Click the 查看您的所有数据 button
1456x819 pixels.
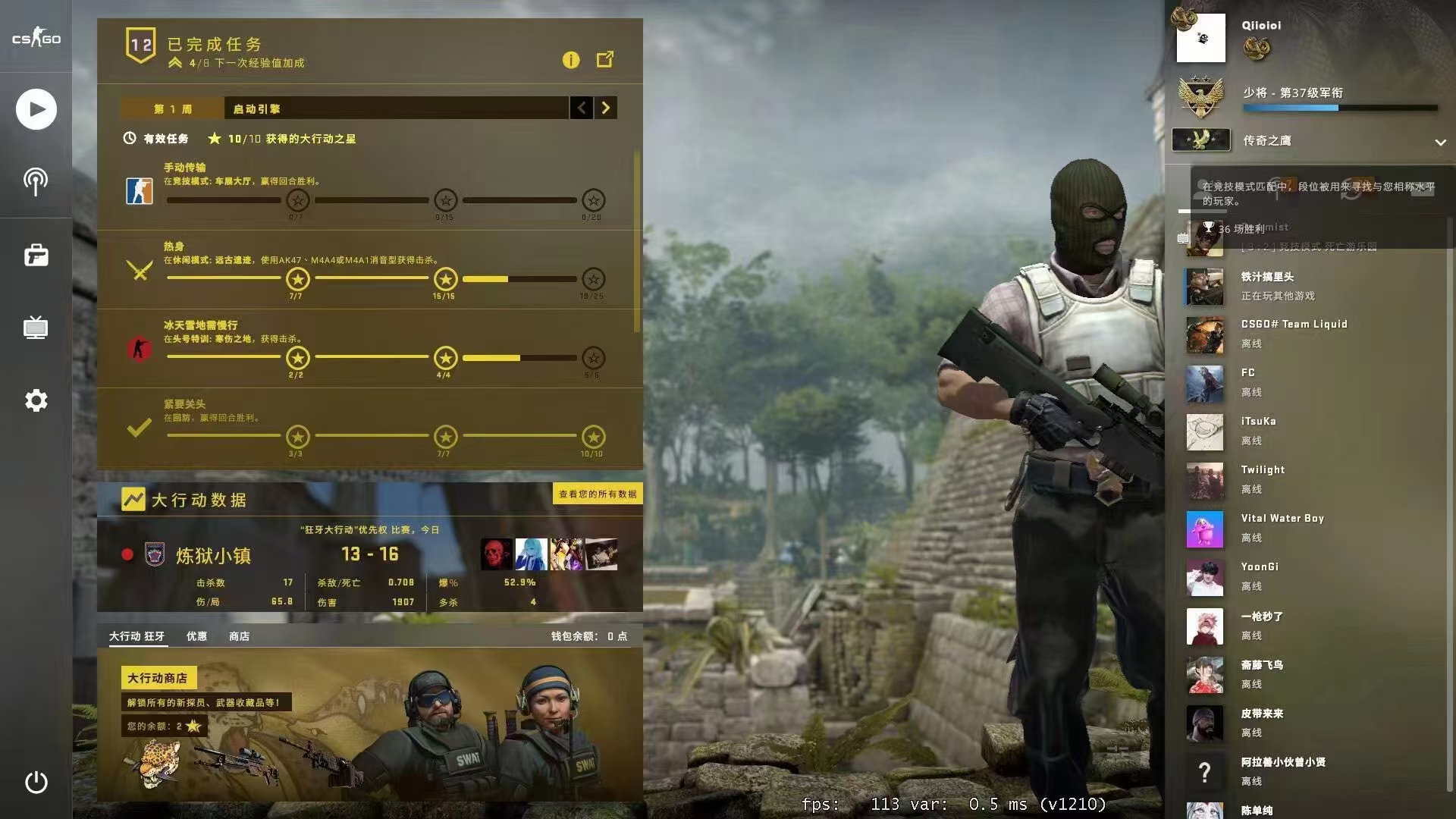point(598,494)
